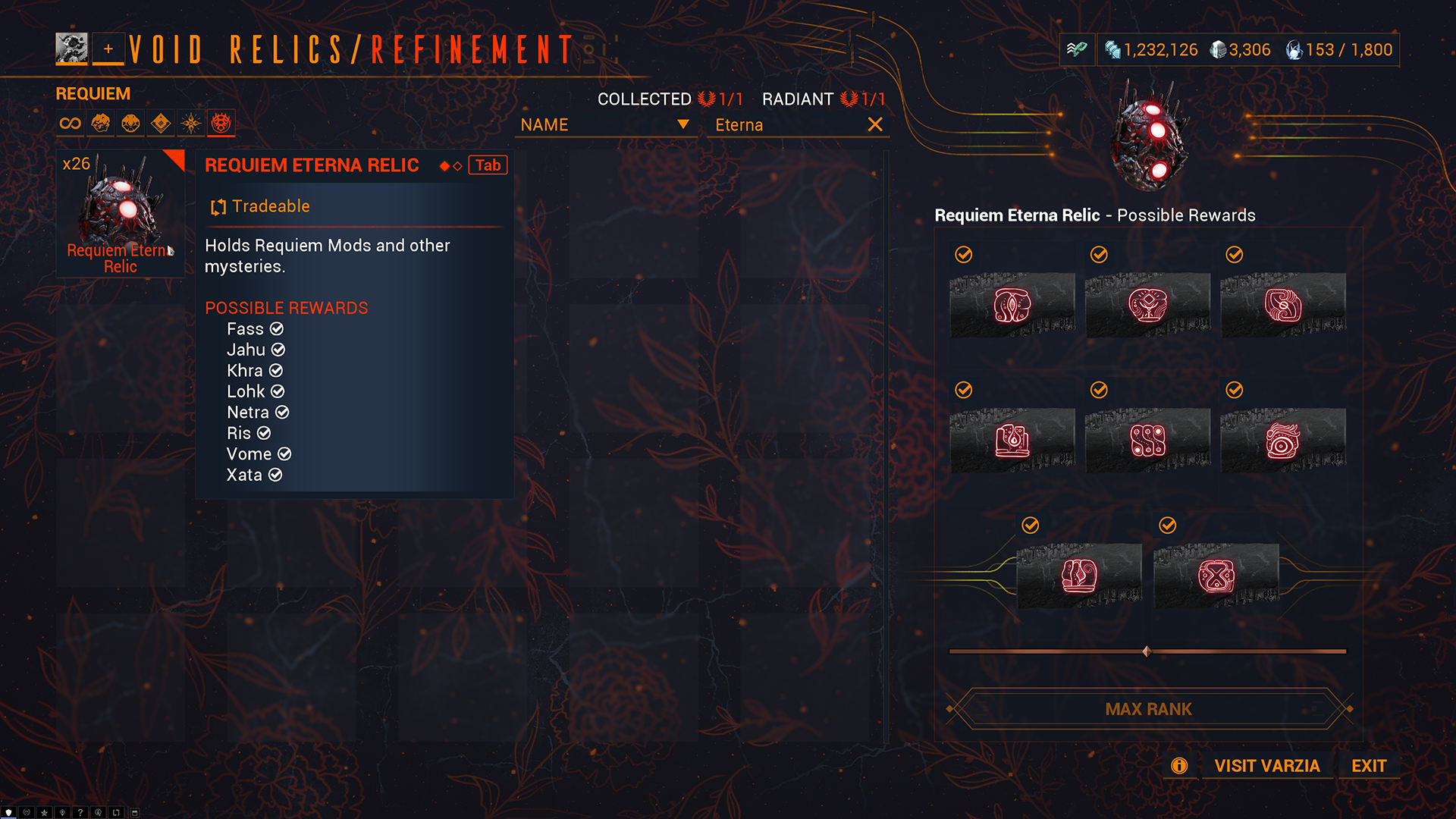This screenshot has height=819, width=1456.
Task: Visit Varzia from the relic screen
Action: coord(1266,766)
